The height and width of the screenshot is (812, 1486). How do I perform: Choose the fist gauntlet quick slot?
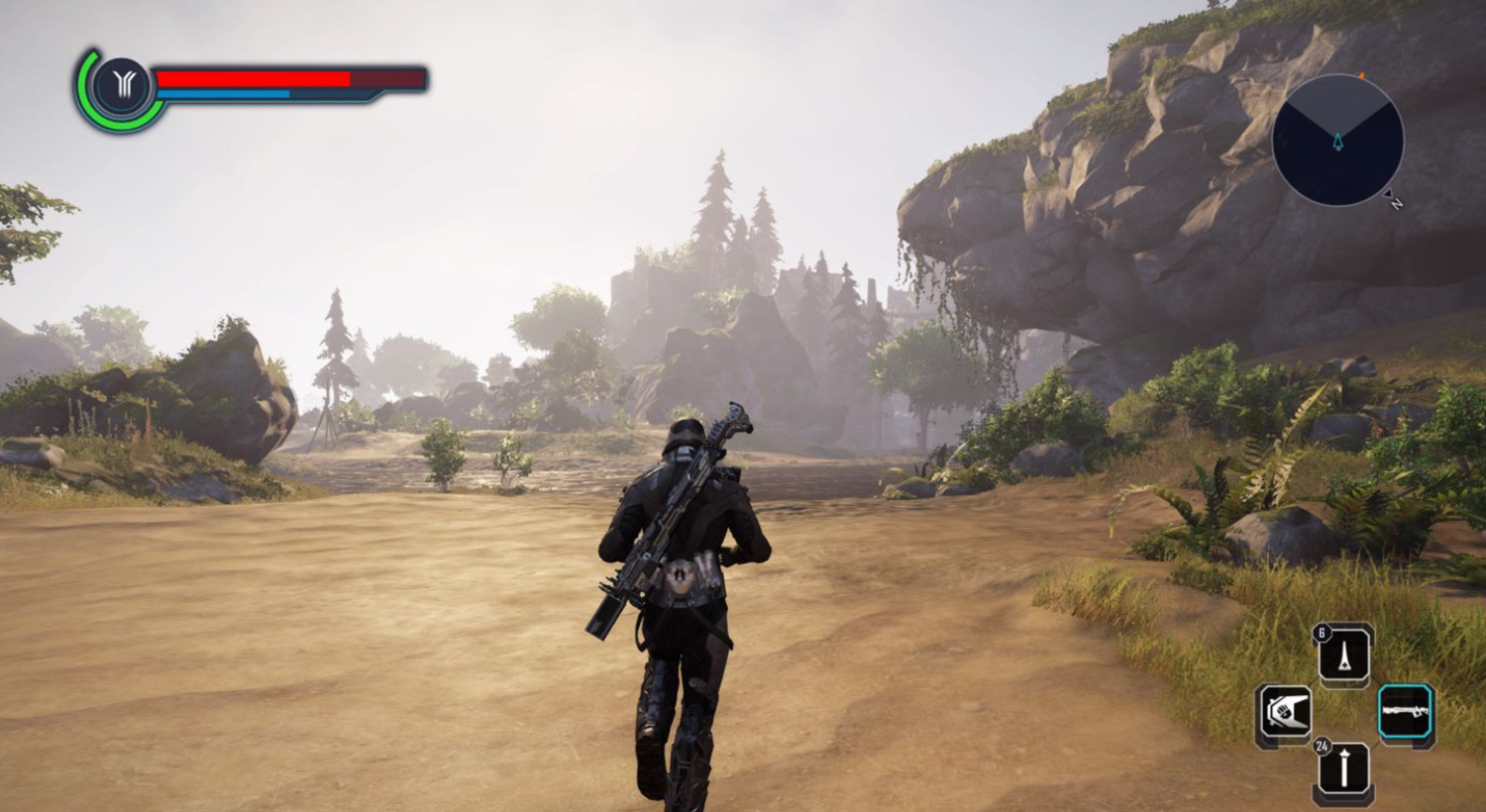click(x=1285, y=713)
